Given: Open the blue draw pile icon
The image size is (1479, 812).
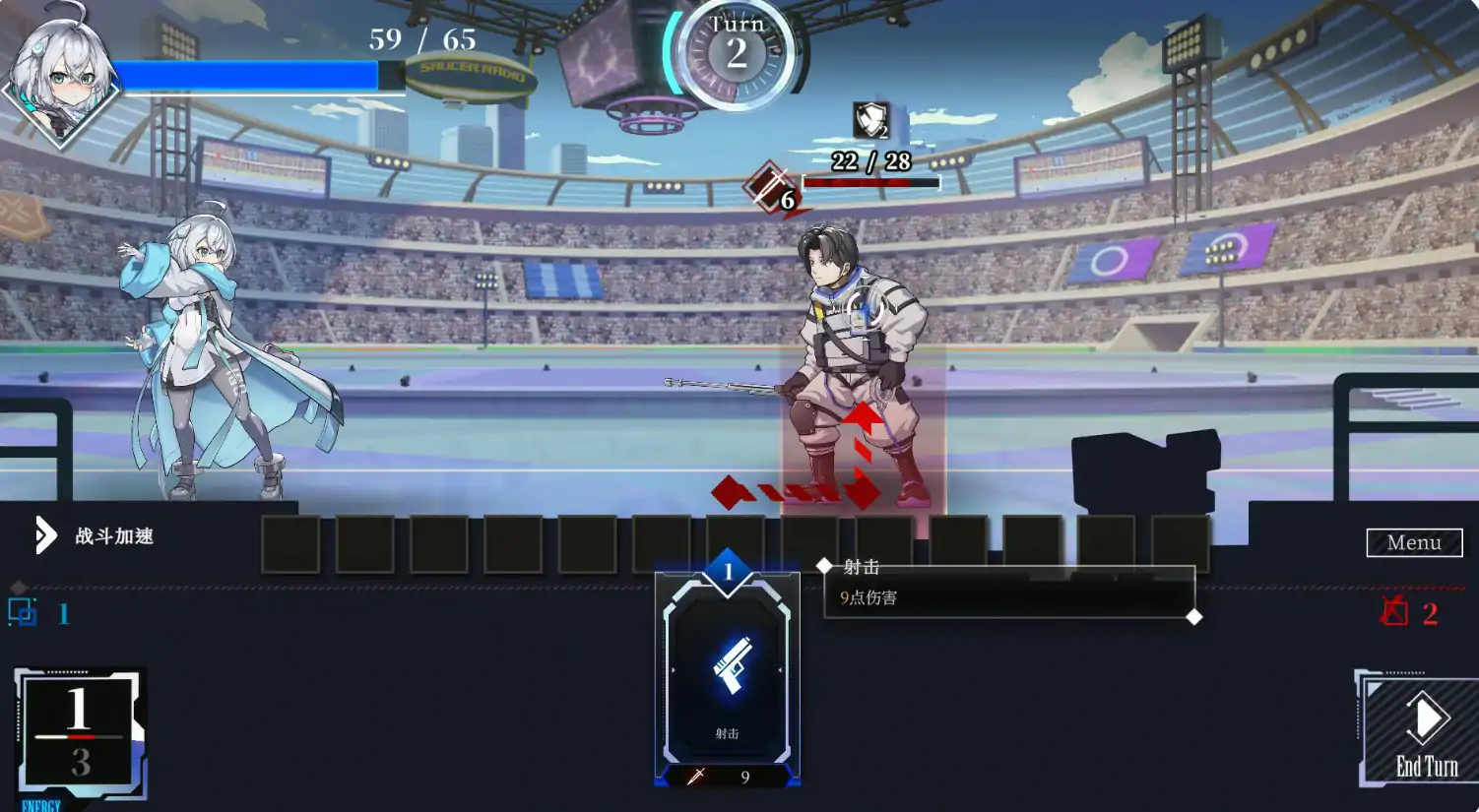Looking at the screenshot, I should pyautogui.click(x=23, y=612).
